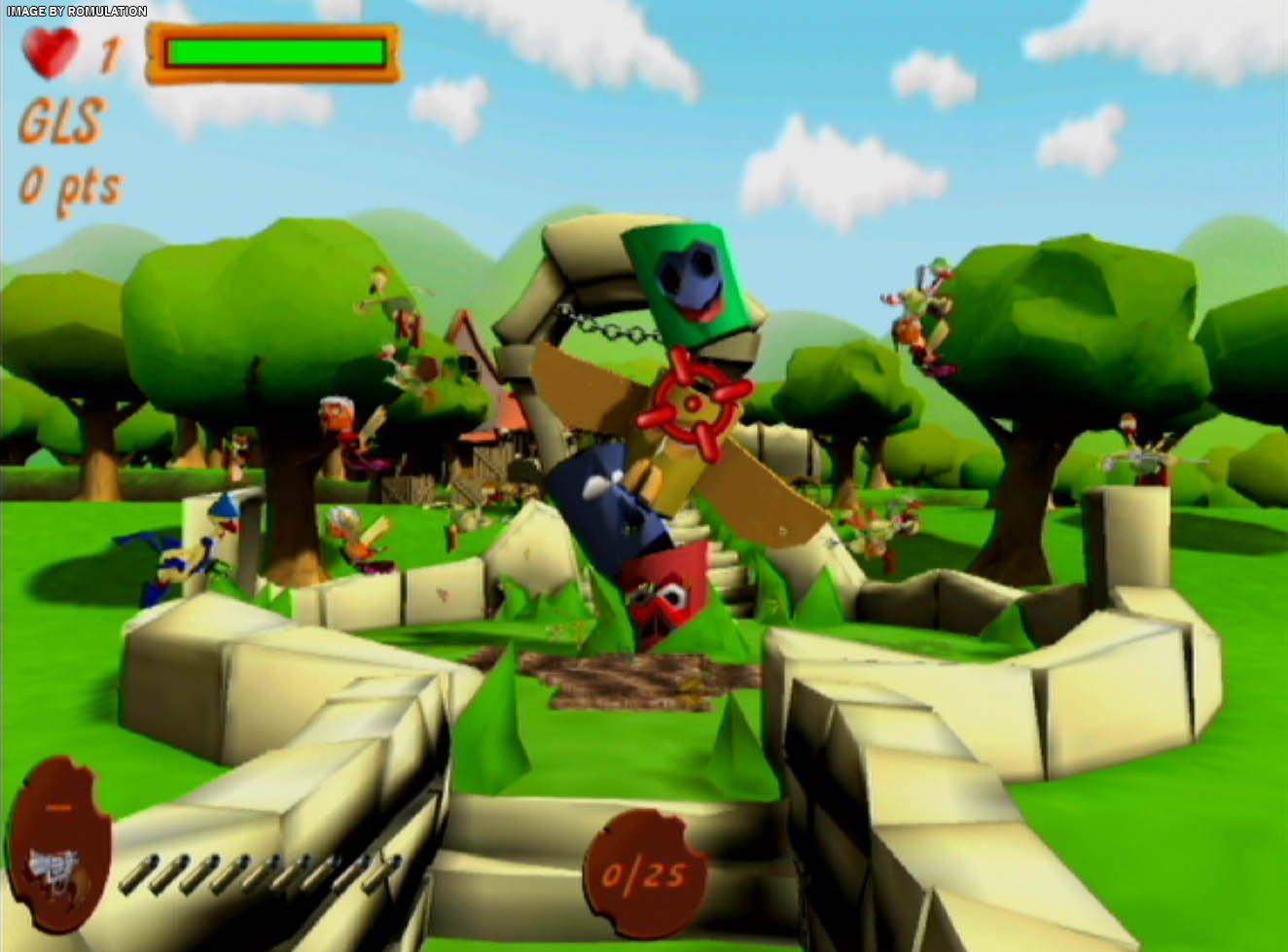Select the revolver weapon badge
1288x952 pixels.
click(x=58, y=844)
